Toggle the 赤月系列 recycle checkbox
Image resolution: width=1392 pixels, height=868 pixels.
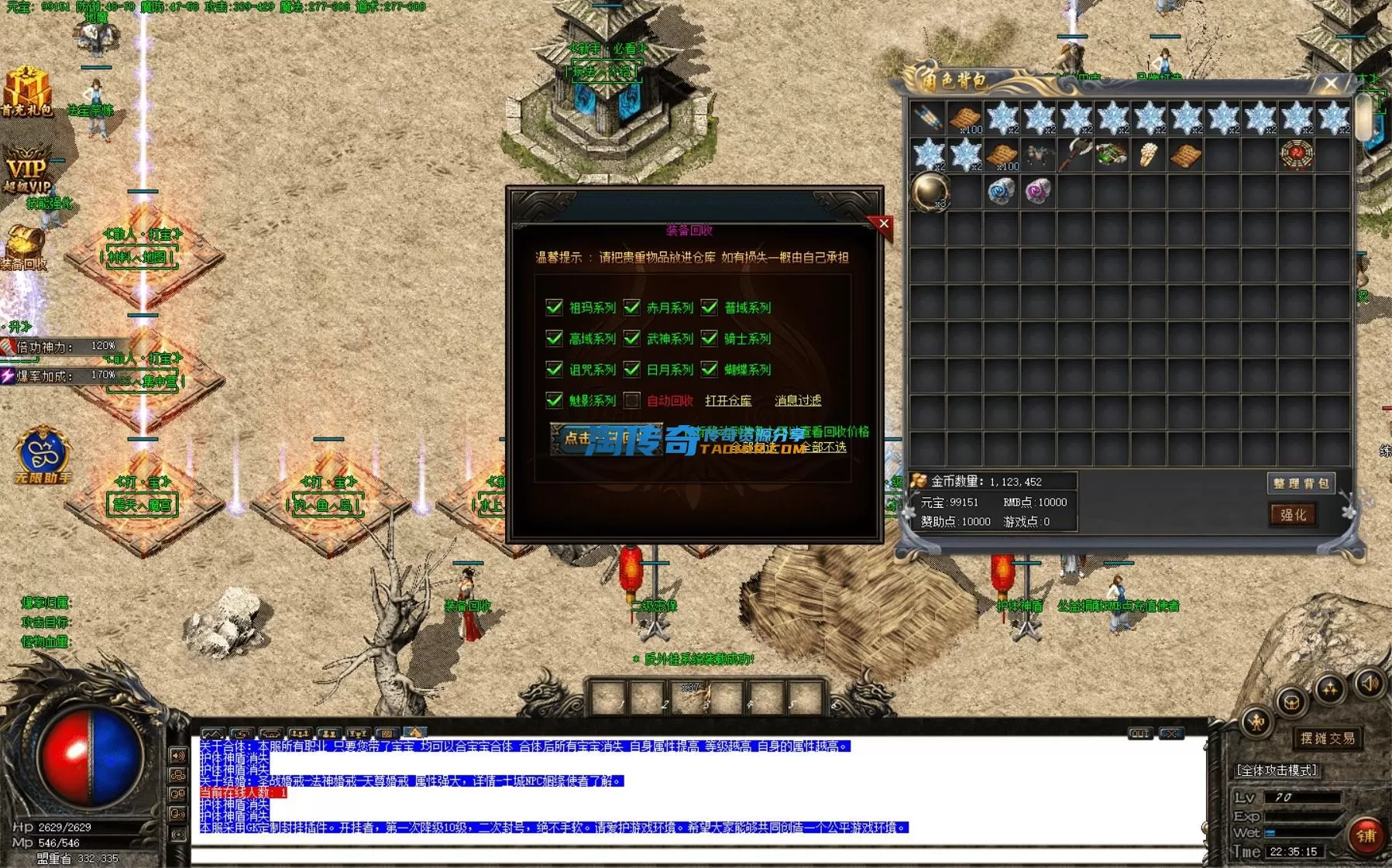coord(632,307)
